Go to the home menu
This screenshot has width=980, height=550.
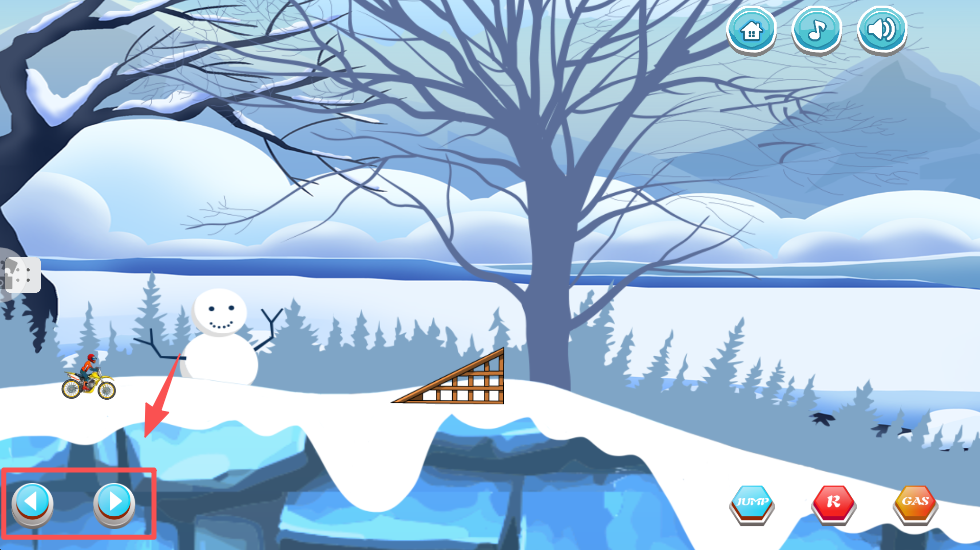point(751,30)
